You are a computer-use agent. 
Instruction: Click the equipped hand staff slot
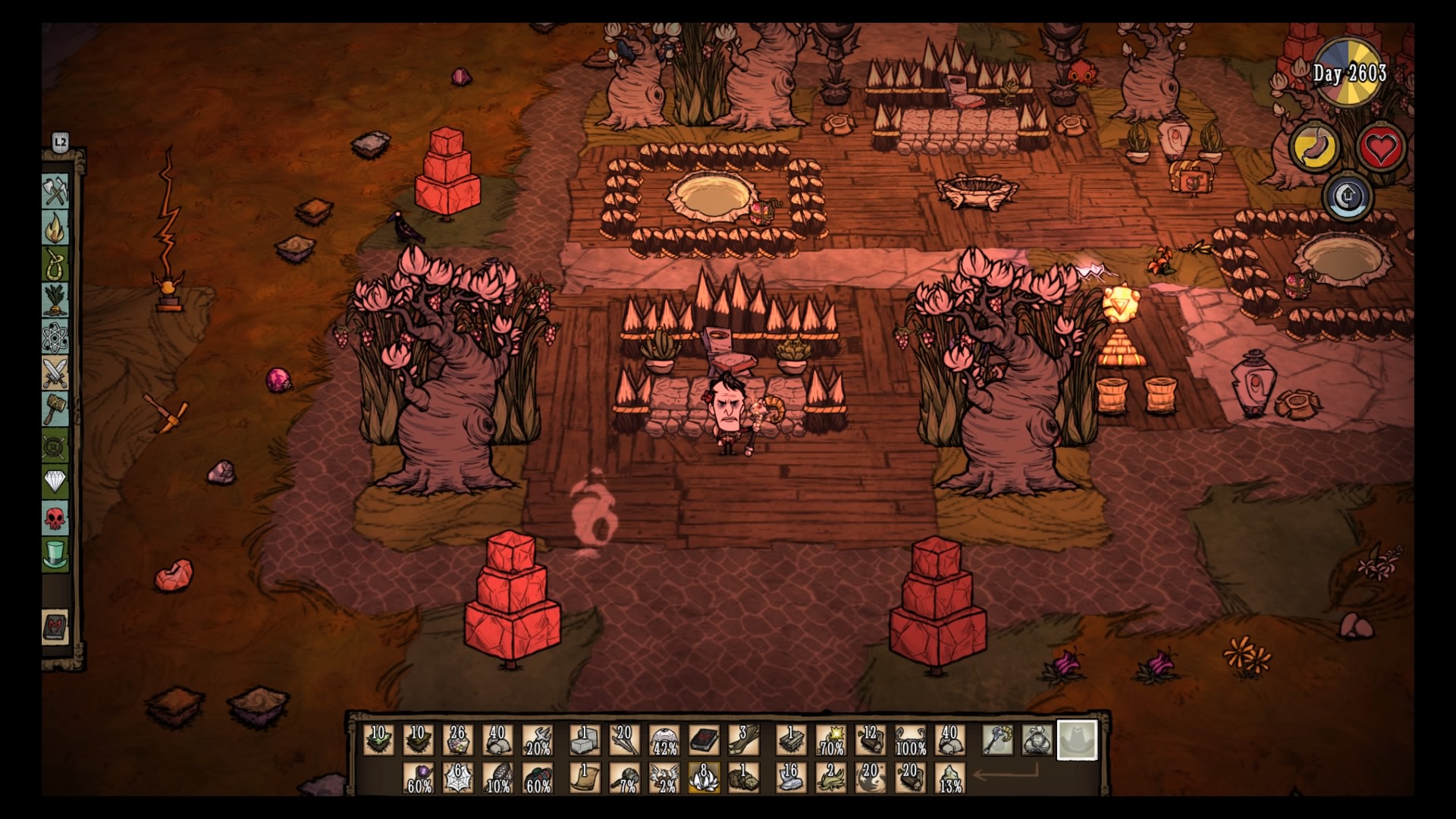997,740
